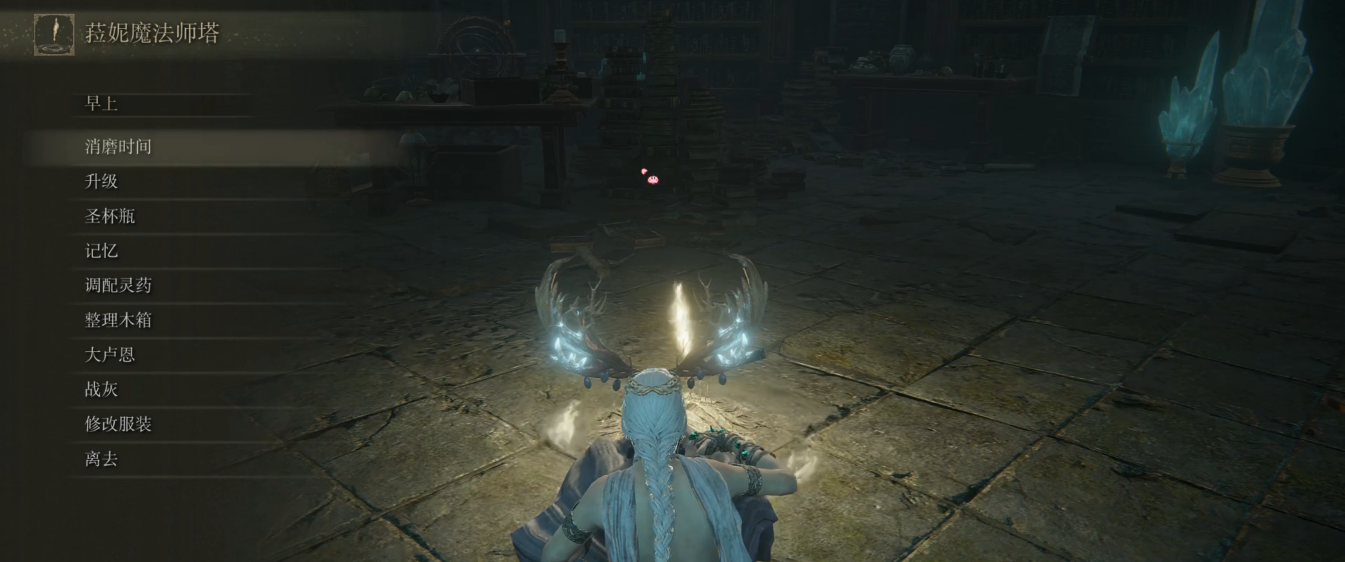Viewport: 1345px width, 562px height.
Task: Open 记忆 to memorize spells
Action: click(x=101, y=251)
